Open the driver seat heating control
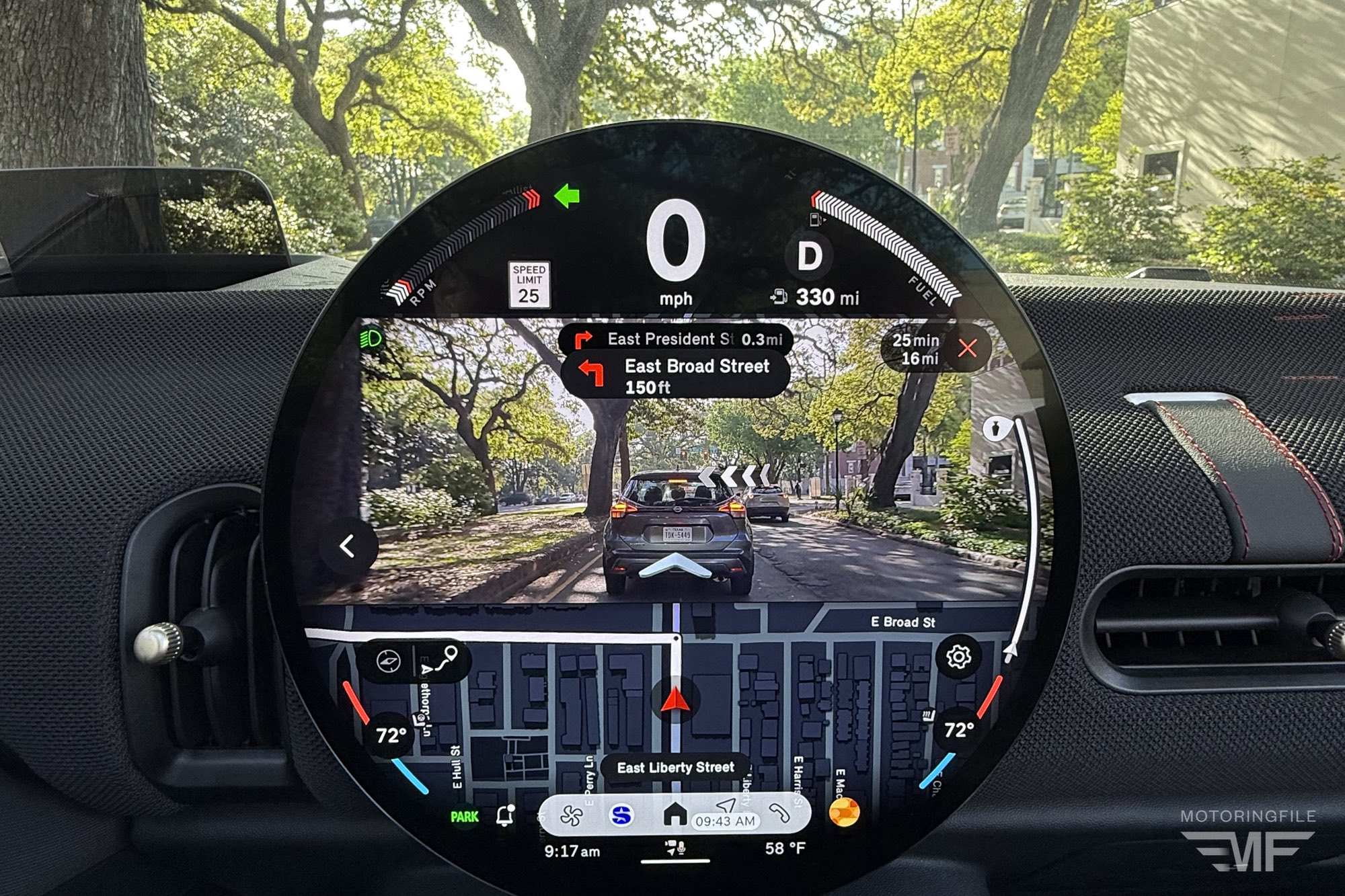Image resolution: width=1345 pixels, height=896 pixels. [x=421, y=721]
